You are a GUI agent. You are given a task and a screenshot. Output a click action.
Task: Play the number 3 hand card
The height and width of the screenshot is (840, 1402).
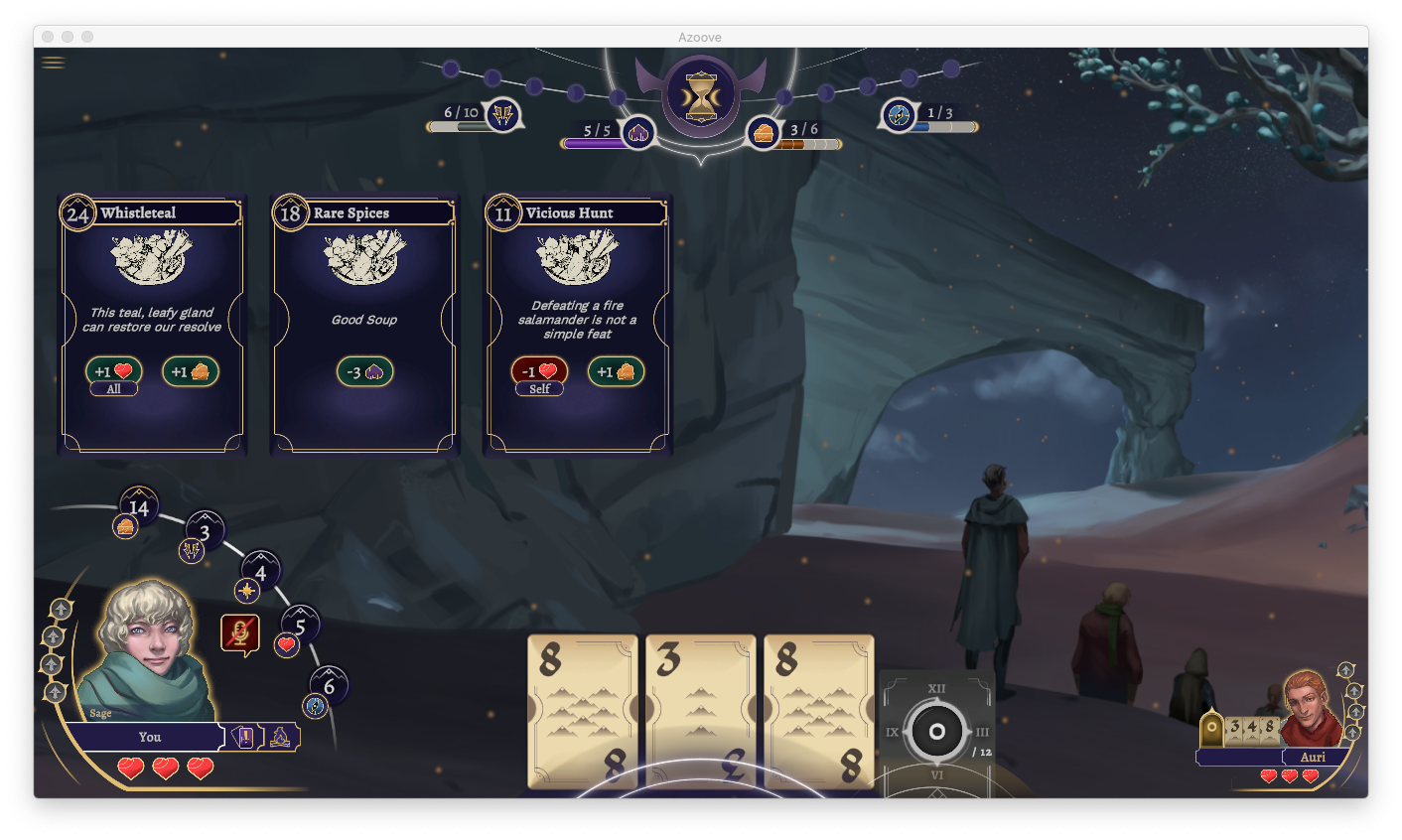tap(701, 711)
